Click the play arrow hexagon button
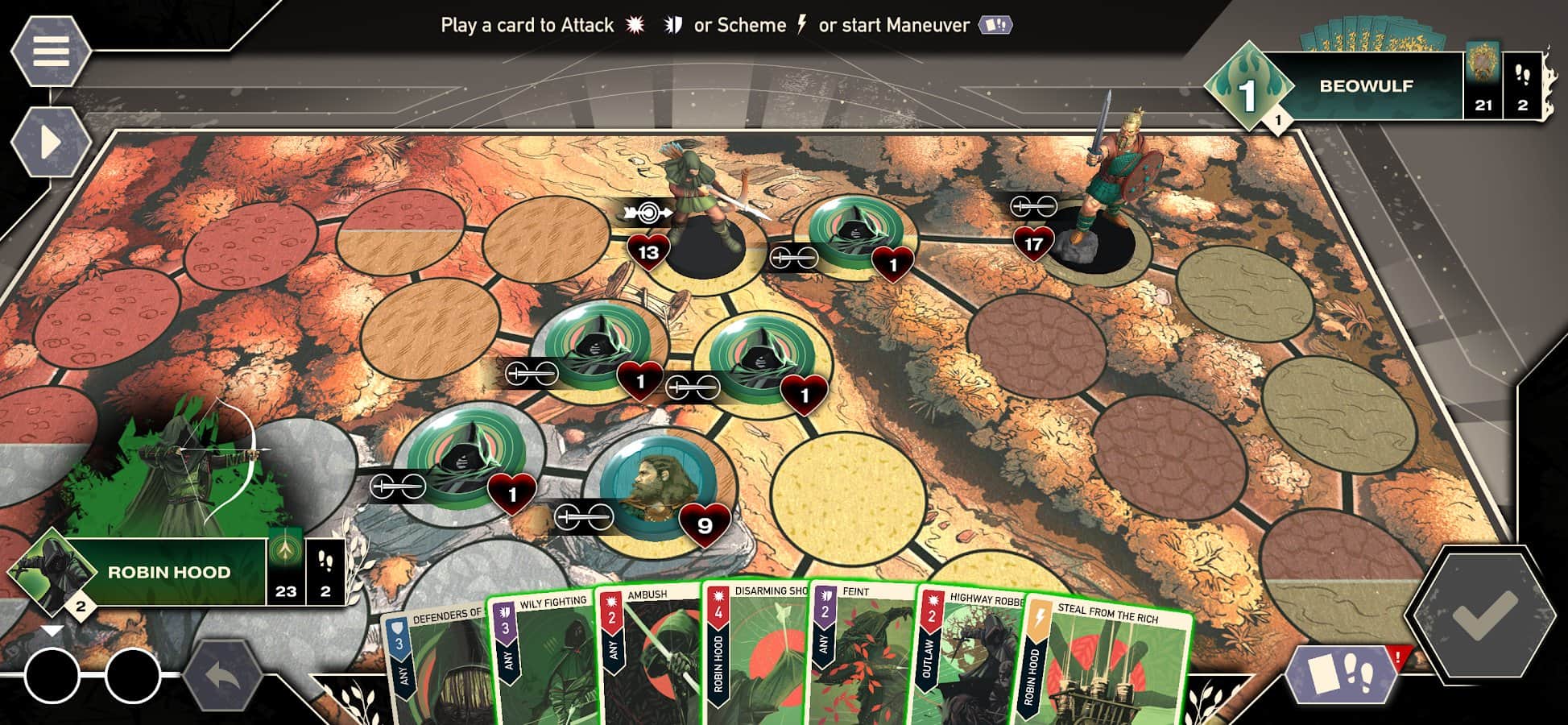The width and height of the screenshot is (1568, 725). (x=50, y=143)
